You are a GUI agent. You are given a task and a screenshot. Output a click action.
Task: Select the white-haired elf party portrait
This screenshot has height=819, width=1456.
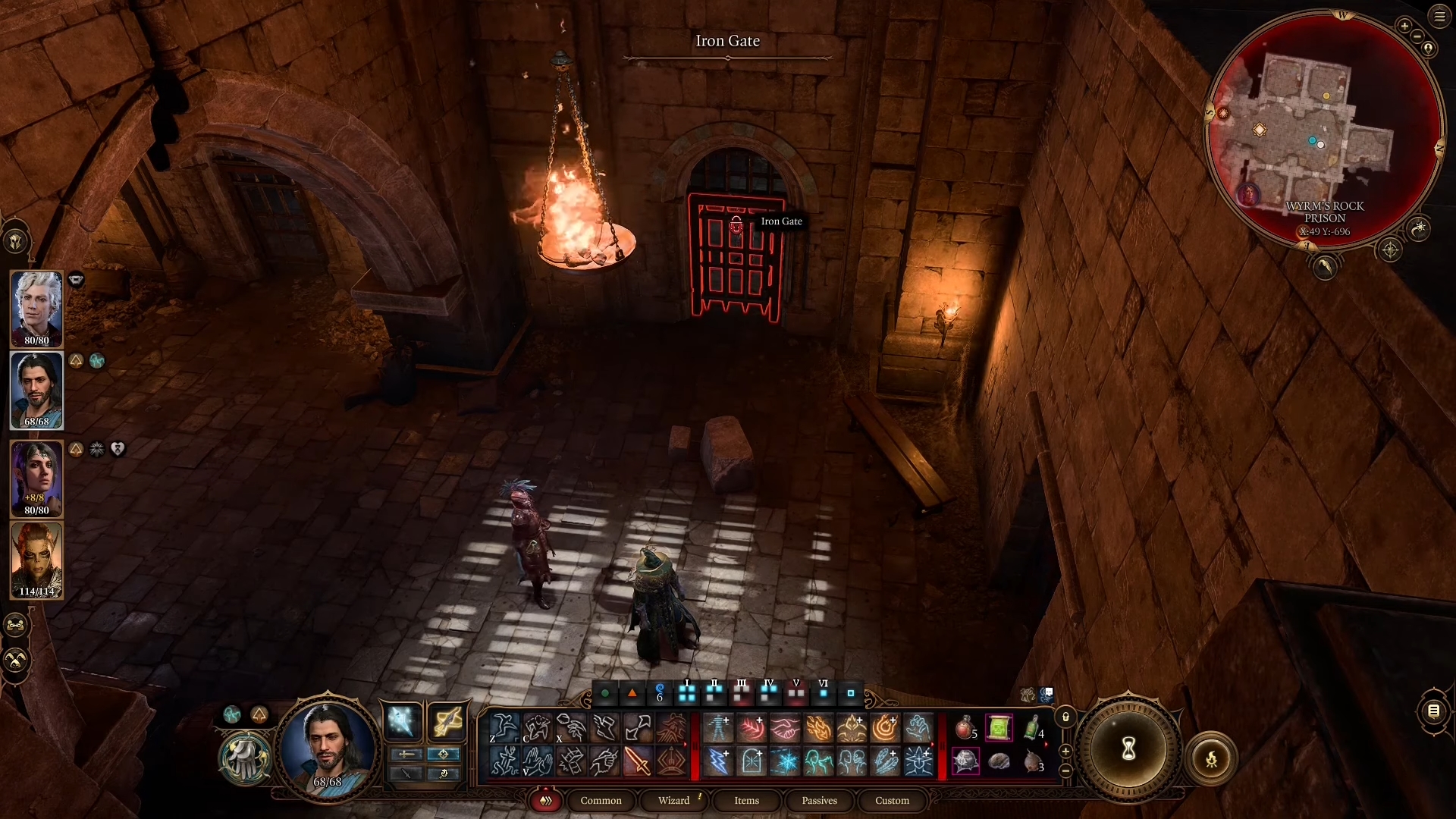(x=36, y=308)
